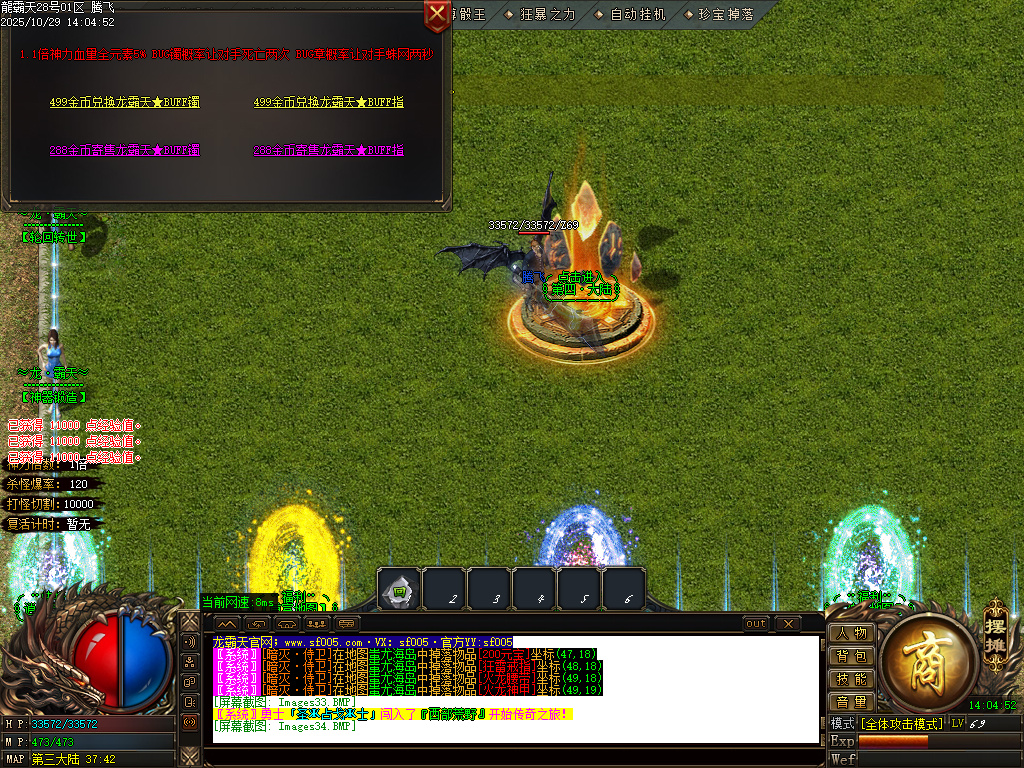Use the item in the first hotbar slot
Image resolution: width=1024 pixels, height=768 pixels.
pos(399,590)
